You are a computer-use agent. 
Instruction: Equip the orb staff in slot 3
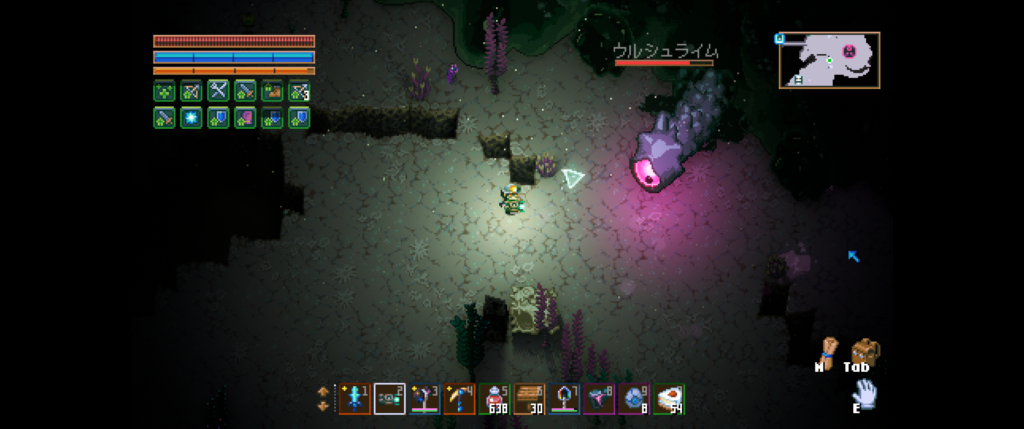point(424,399)
